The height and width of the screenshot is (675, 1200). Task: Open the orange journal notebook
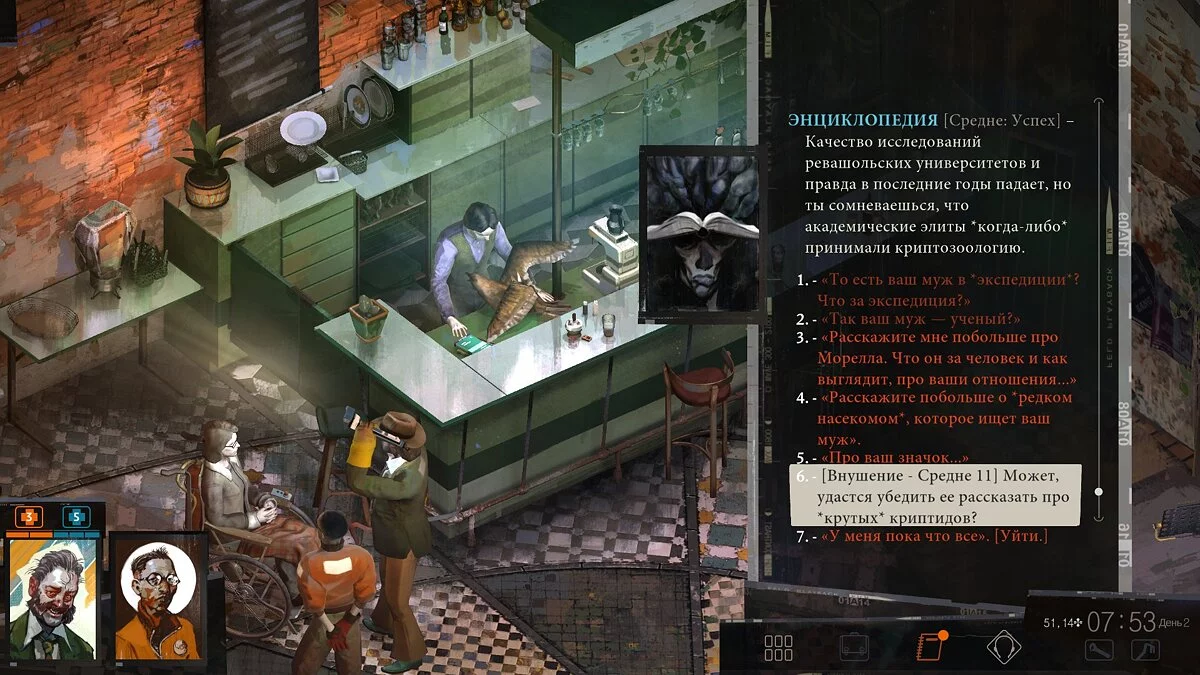pos(930,646)
